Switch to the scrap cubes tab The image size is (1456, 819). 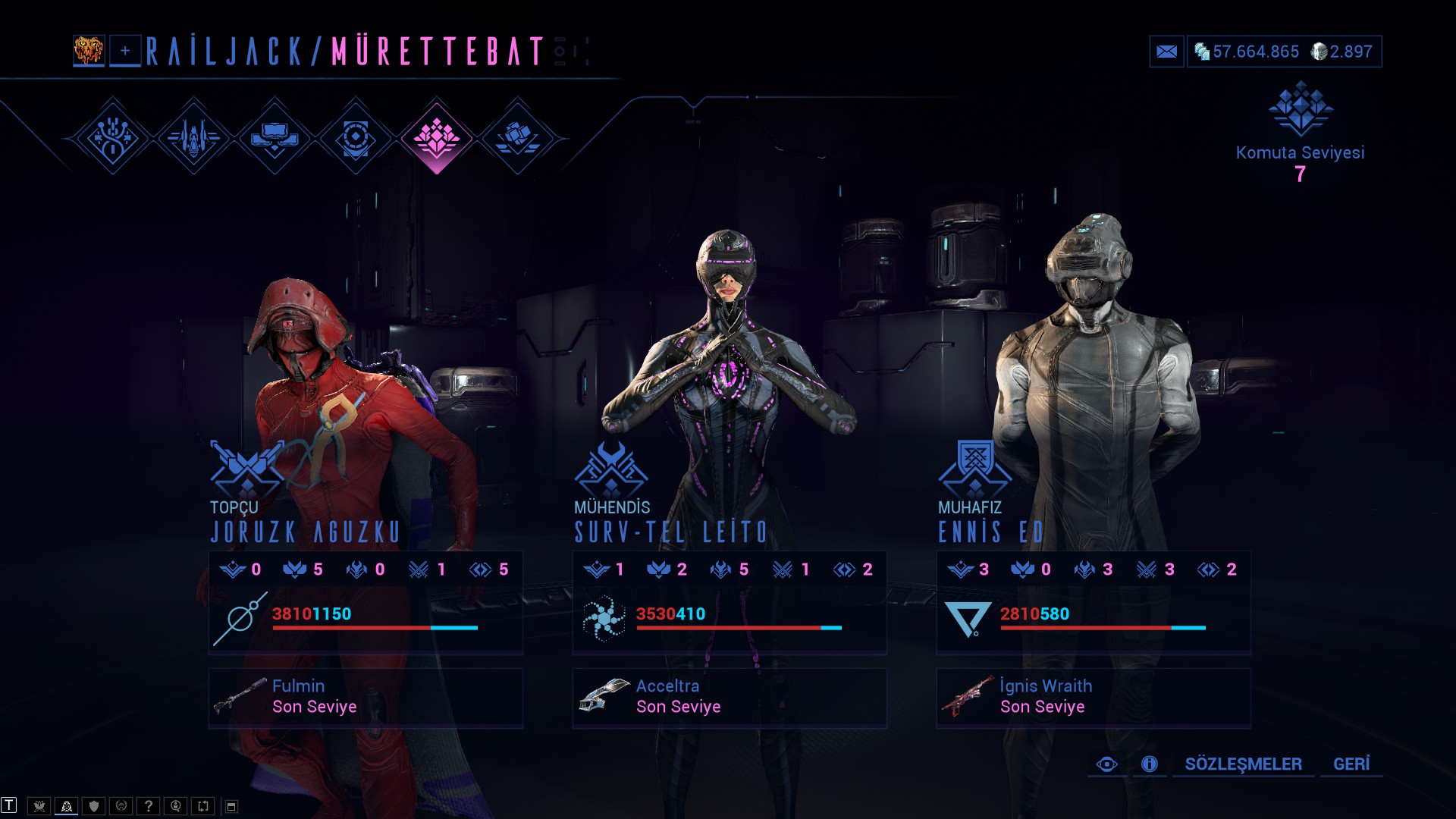517,138
